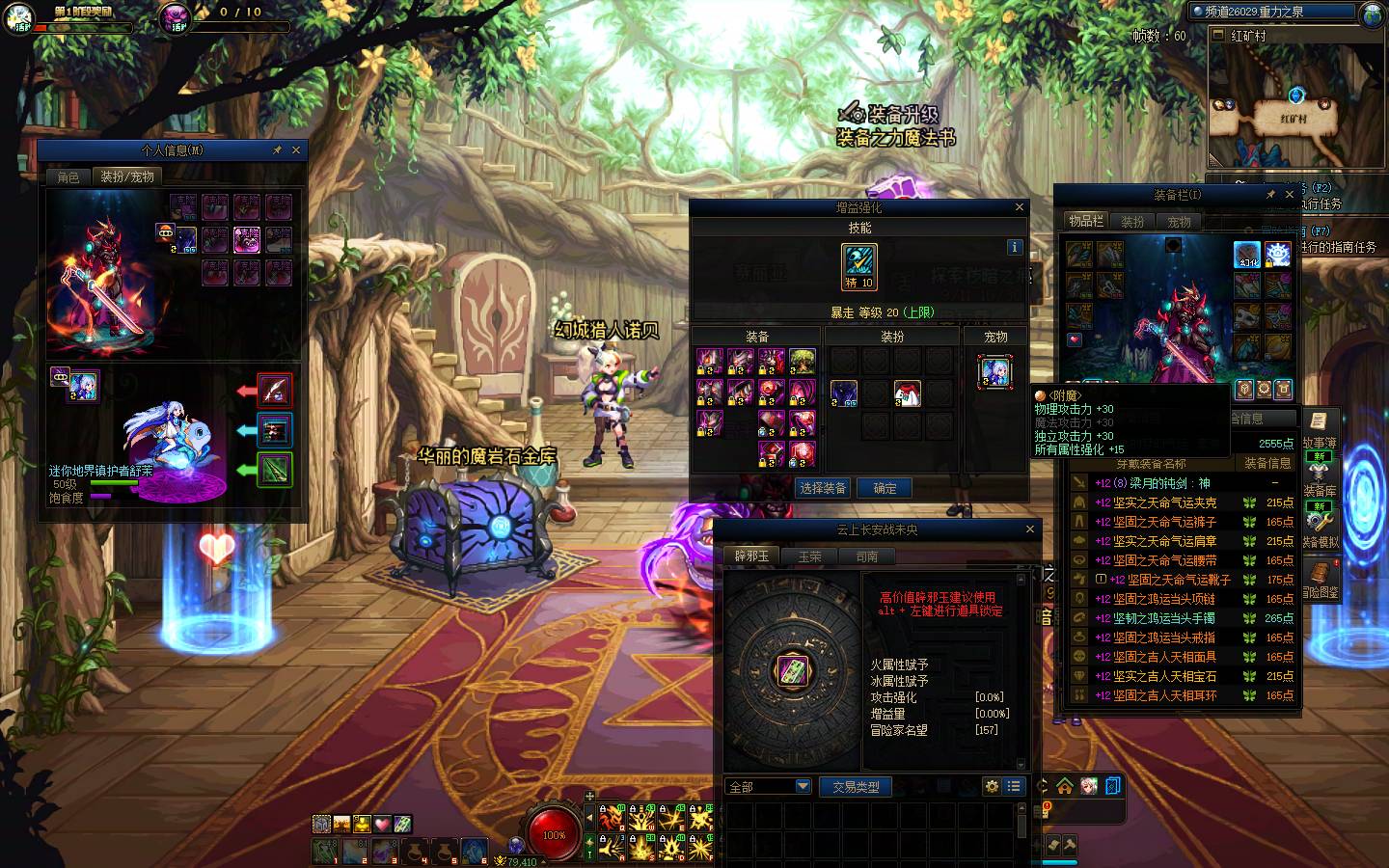
Task: Open the 宠物 tab in inventory
Action: tap(1179, 222)
